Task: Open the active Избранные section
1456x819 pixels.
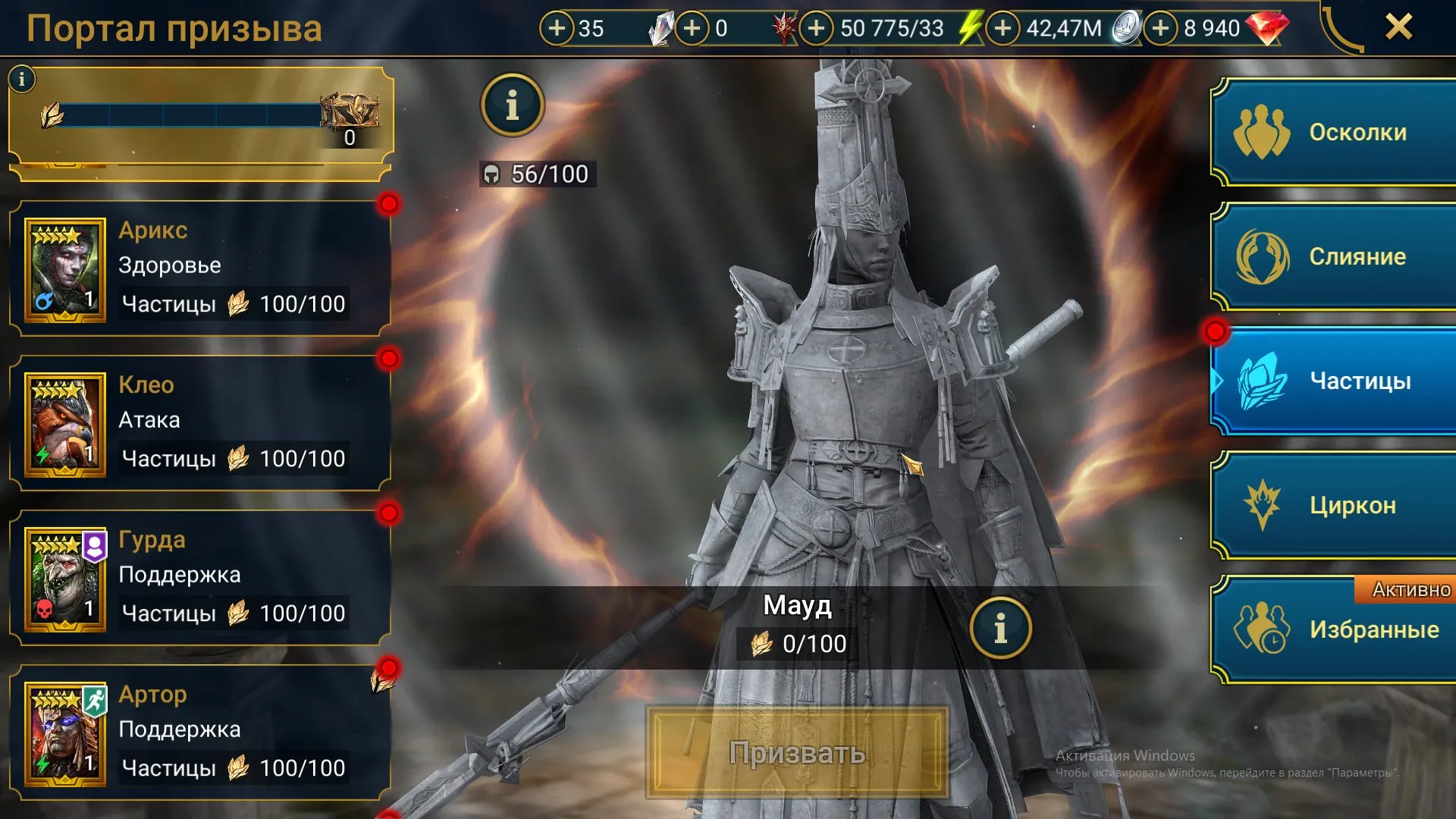Action: click(1336, 629)
